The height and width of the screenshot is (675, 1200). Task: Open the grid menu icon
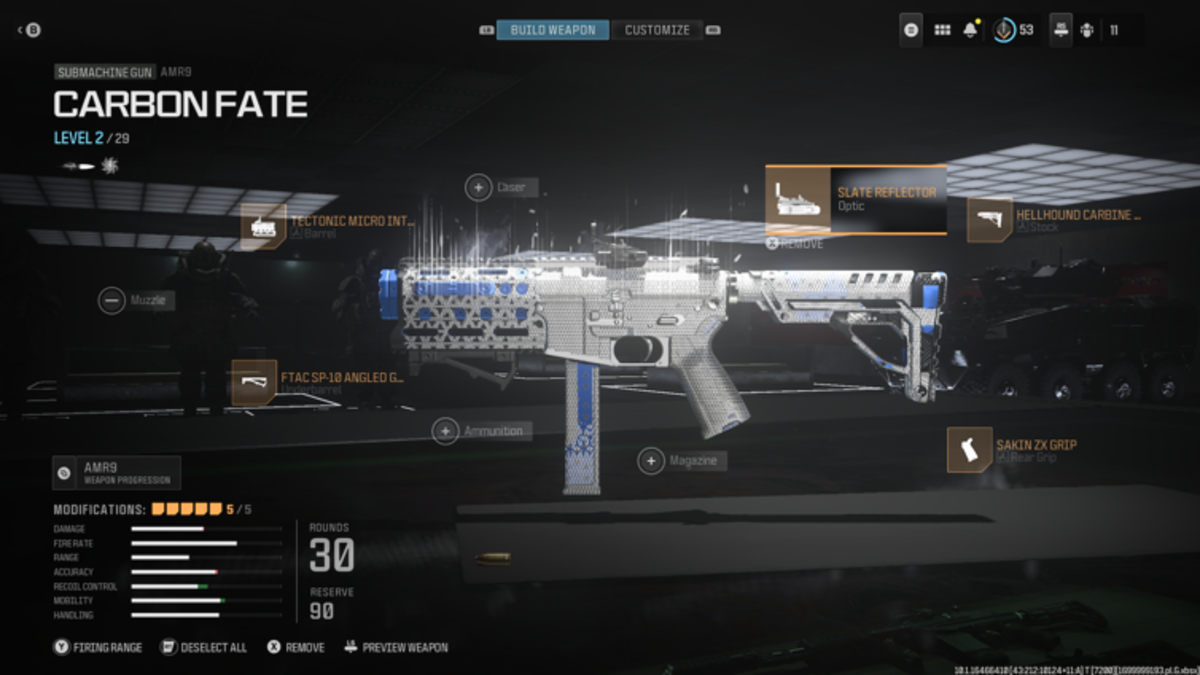[x=942, y=30]
